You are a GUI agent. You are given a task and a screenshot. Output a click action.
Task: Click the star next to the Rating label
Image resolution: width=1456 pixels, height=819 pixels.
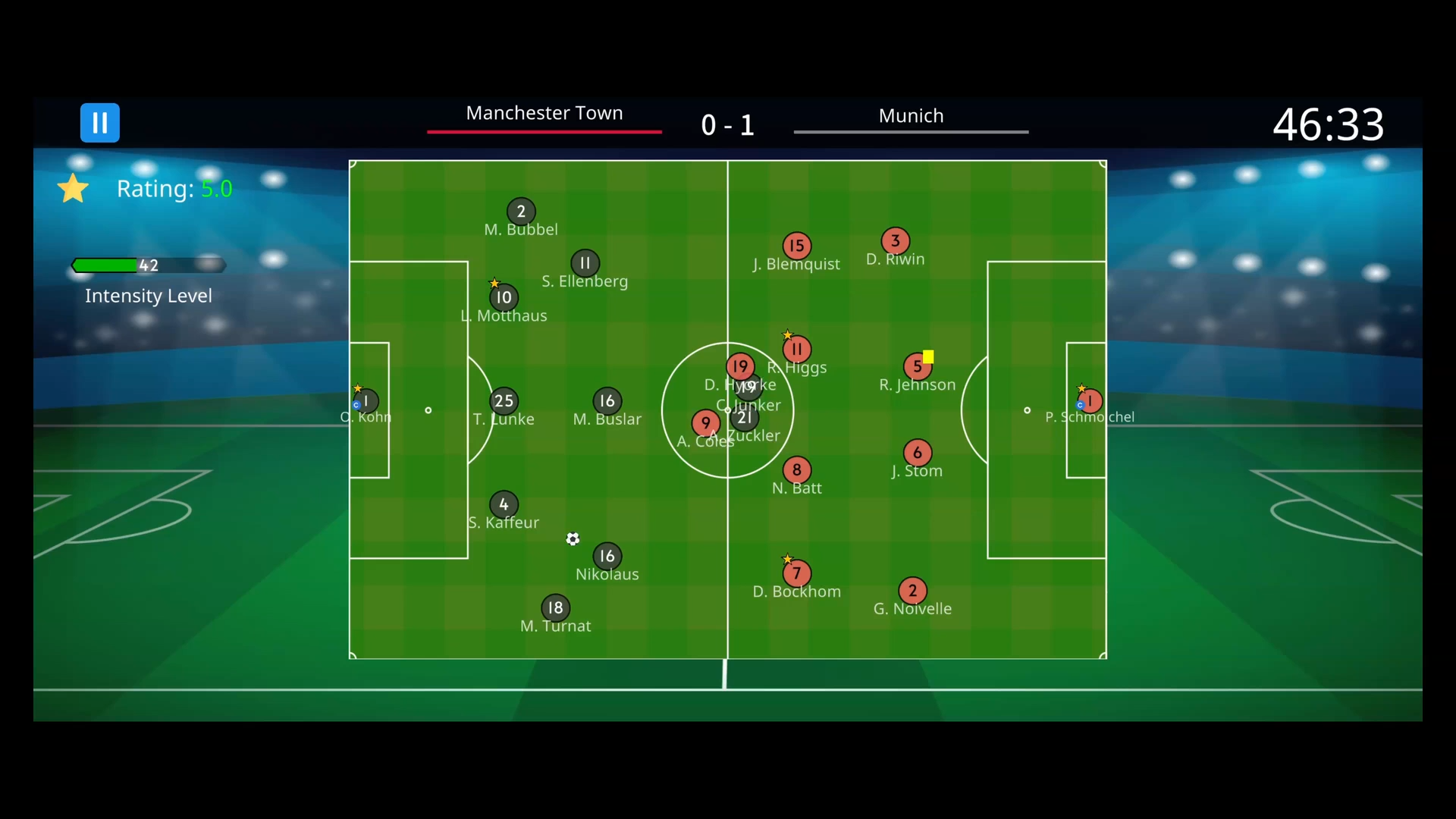72,188
